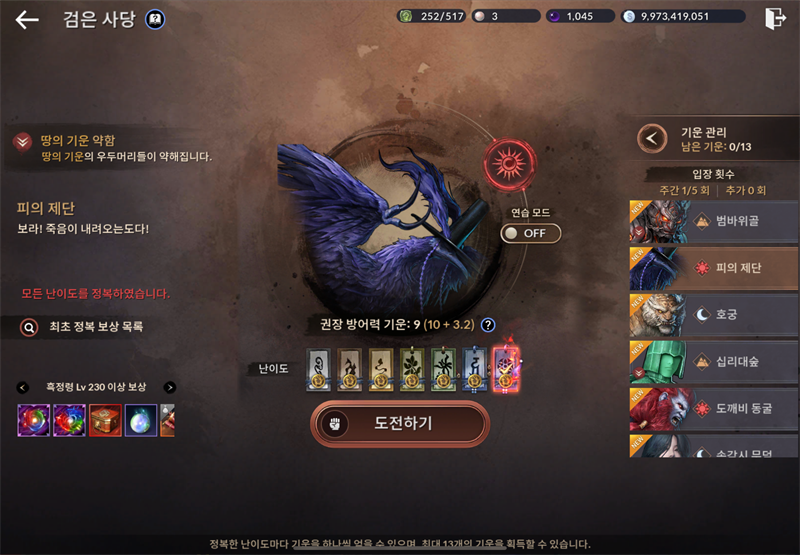The image size is (800, 555).
Task: Select the highlighted red difficulty card
Action: pyautogui.click(x=507, y=367)
